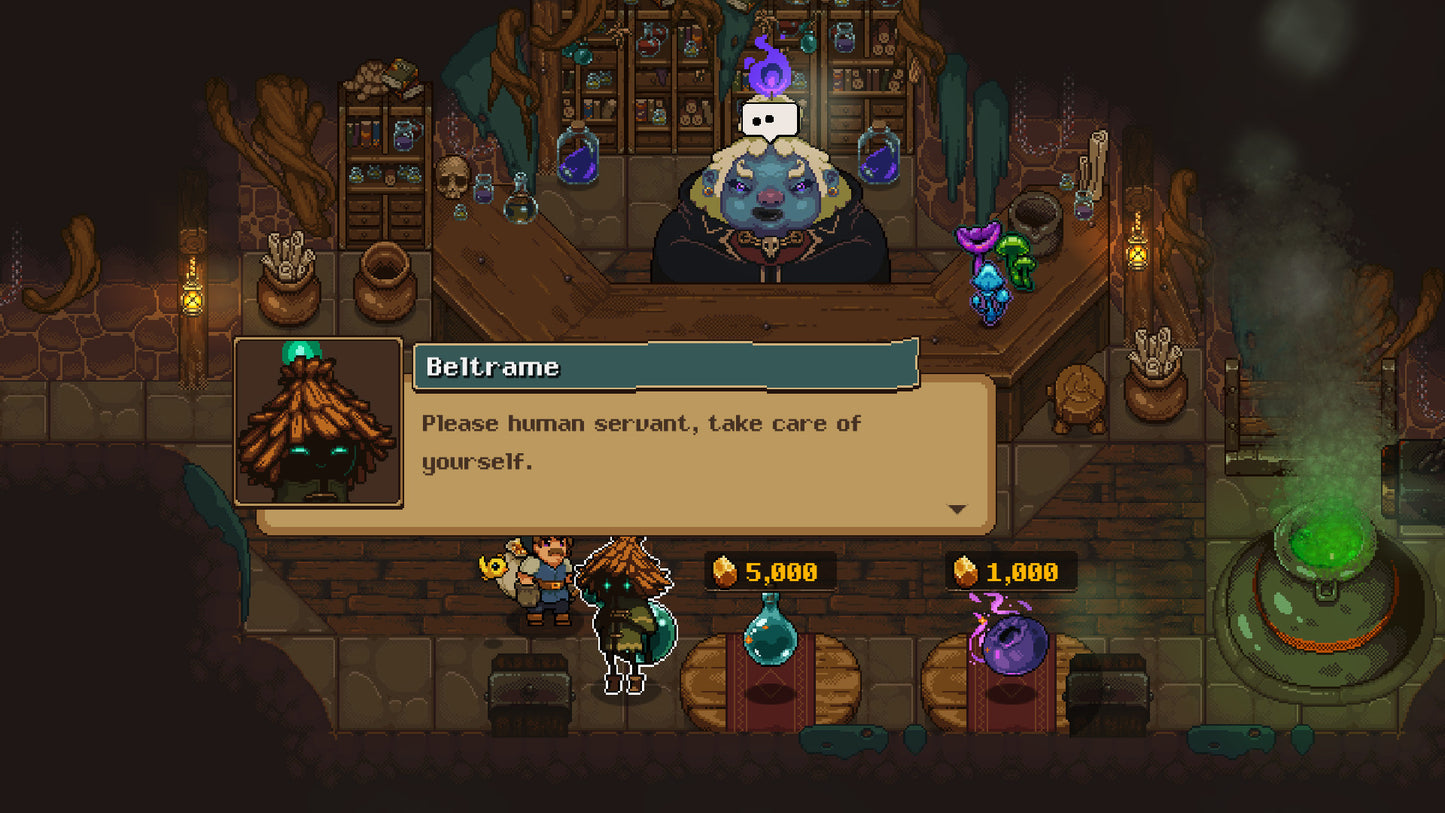Click the gold coin icon beside 5,000

point(725,572)
